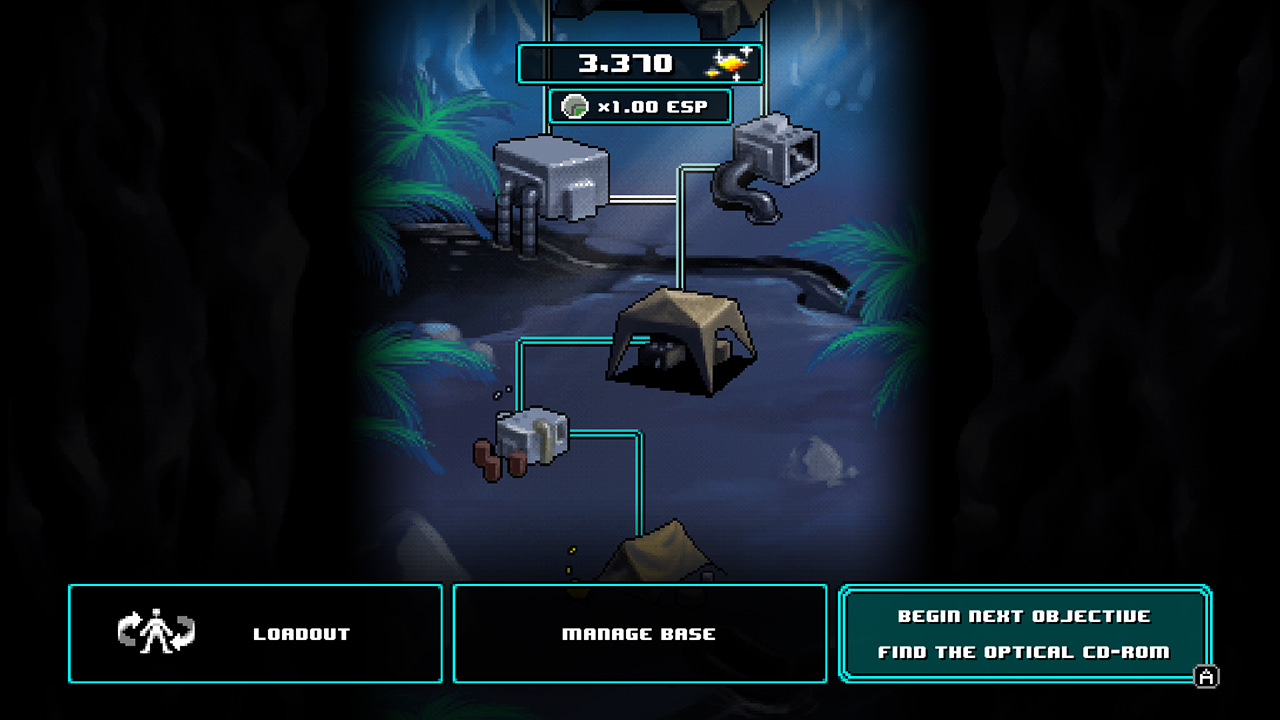
Task: Open the canopy tent sheltering the creature
Action: click(x=690, y=335)
